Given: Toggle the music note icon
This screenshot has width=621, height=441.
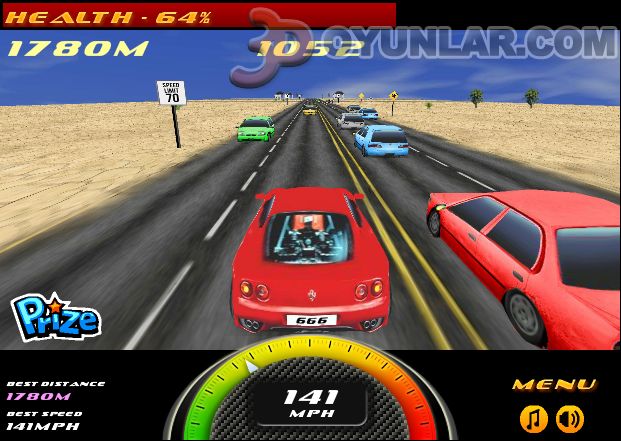Looking at the screenshot, I should coord(534,418).
